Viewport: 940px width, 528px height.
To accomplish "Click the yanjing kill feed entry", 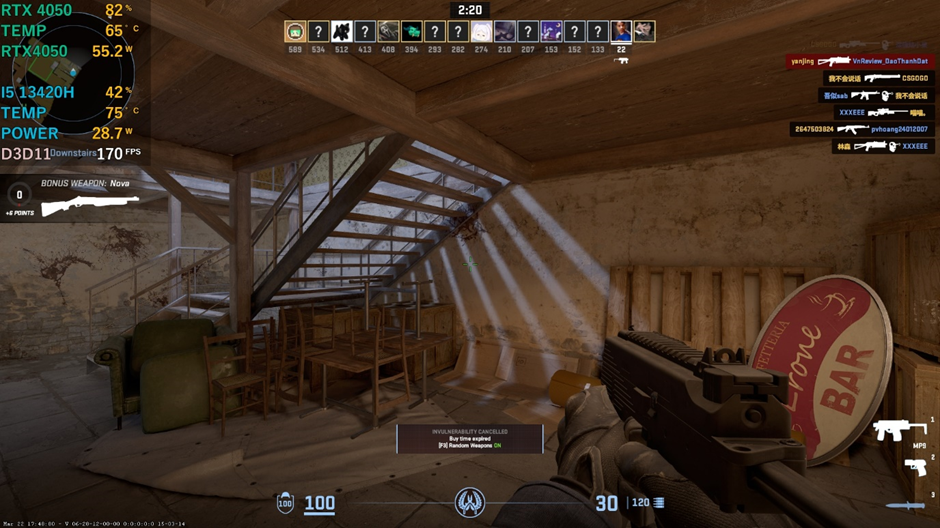I will (x=858, y=61).
